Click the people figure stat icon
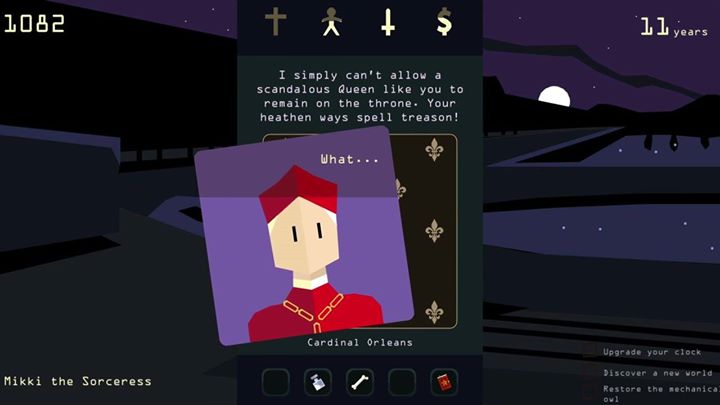Viewport: 720px width, 405px height. pyautogui.click(x=331, y=21)
